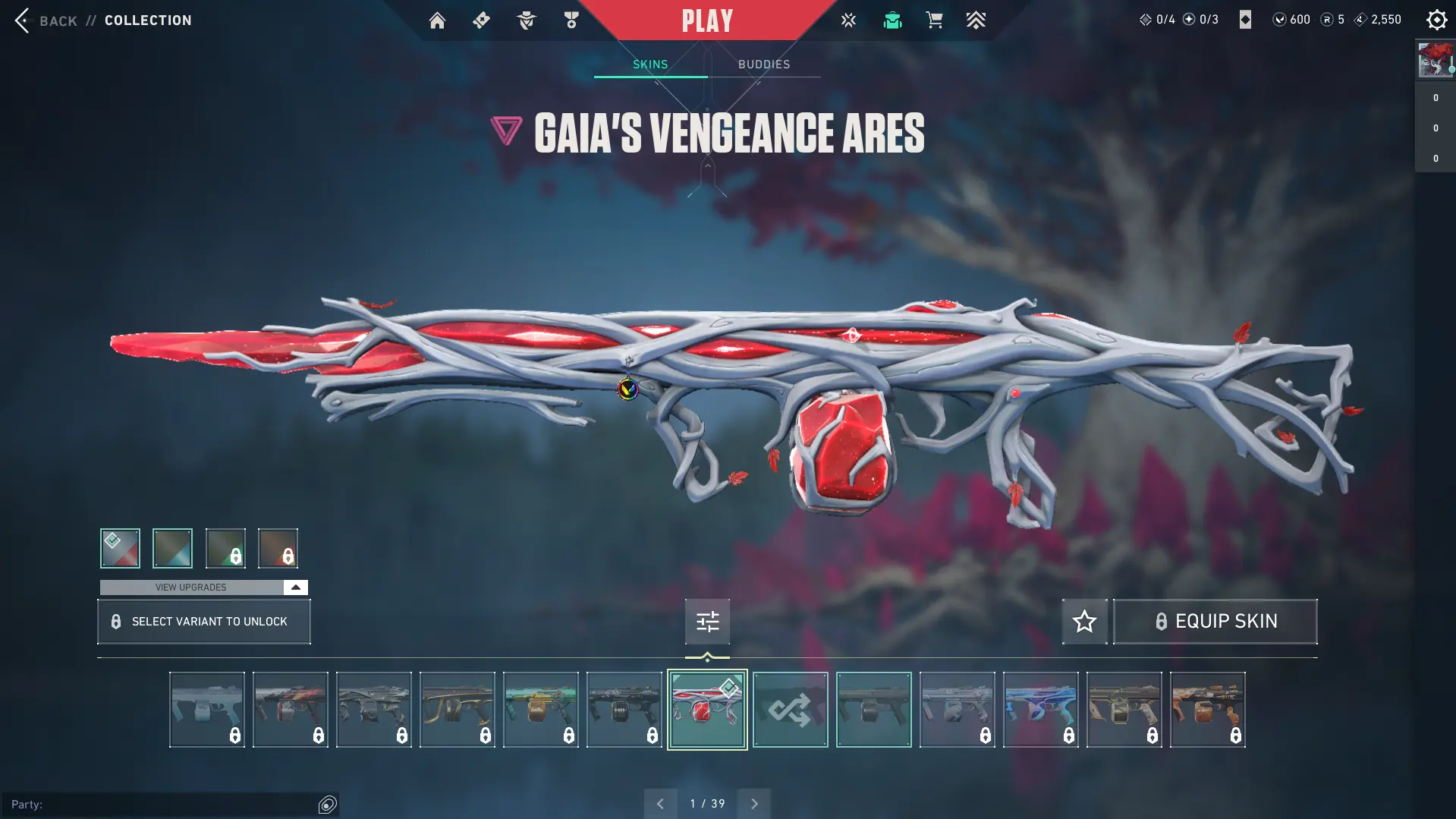Choose the gold-trimmed locked Ares skin thumbnail
Viewport: 1456px width, 819px height.
coord(458,710)
